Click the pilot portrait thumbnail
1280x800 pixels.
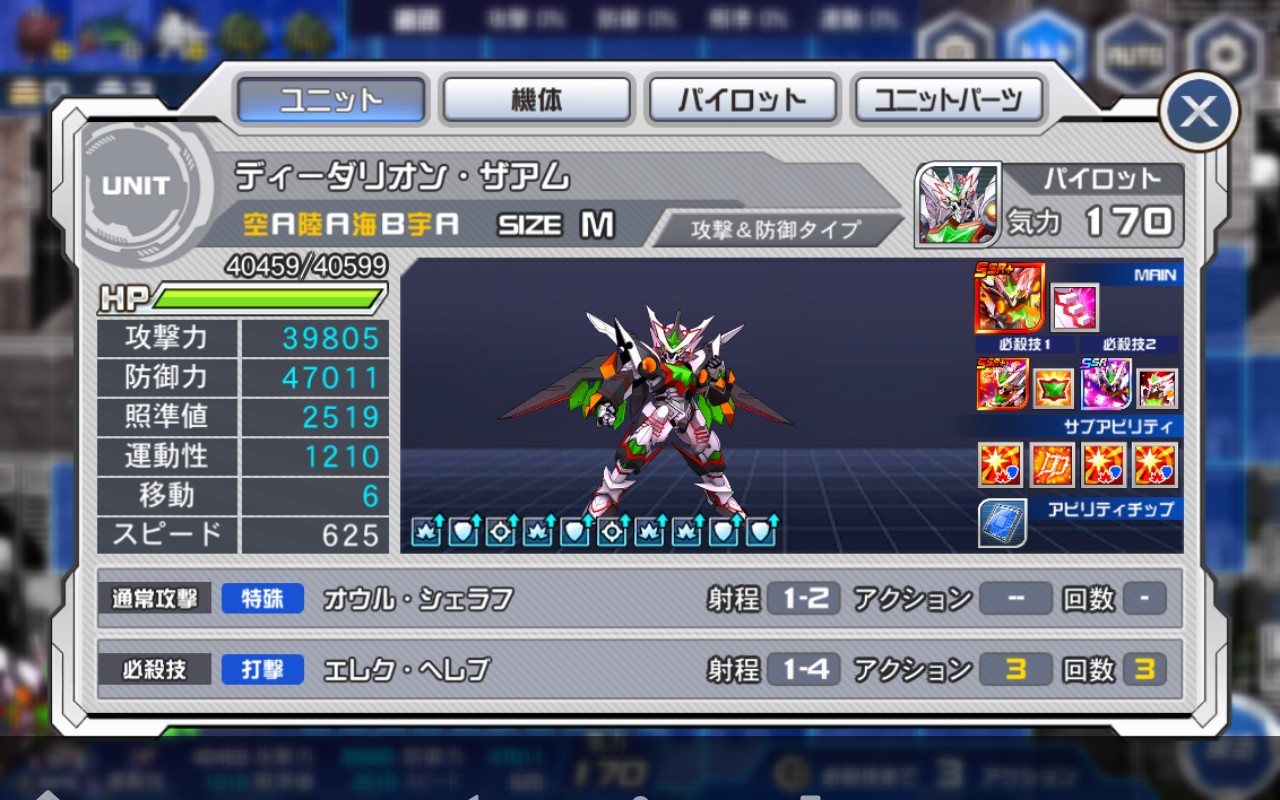[958, 205]
